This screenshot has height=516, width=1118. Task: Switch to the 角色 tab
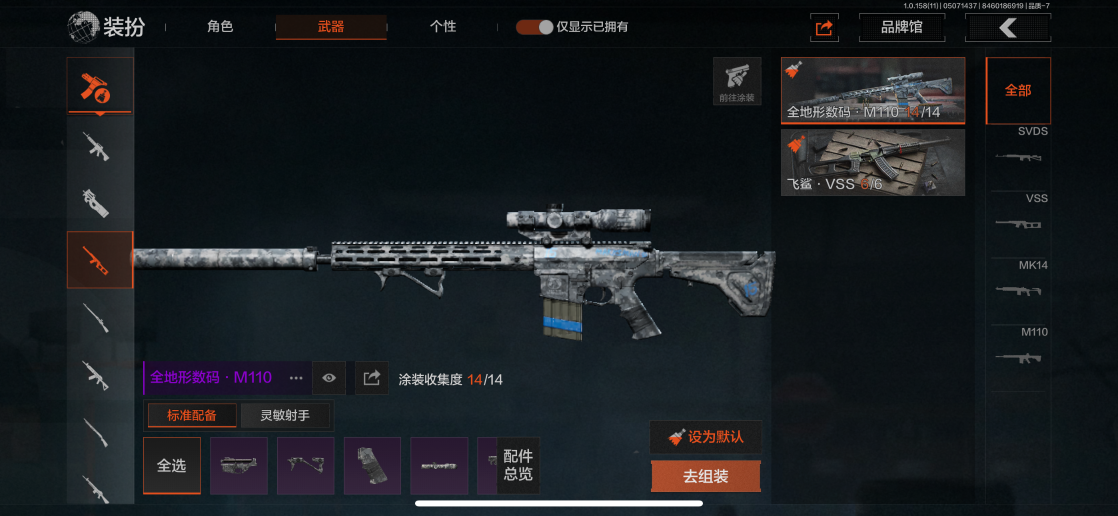click(220, 27)
